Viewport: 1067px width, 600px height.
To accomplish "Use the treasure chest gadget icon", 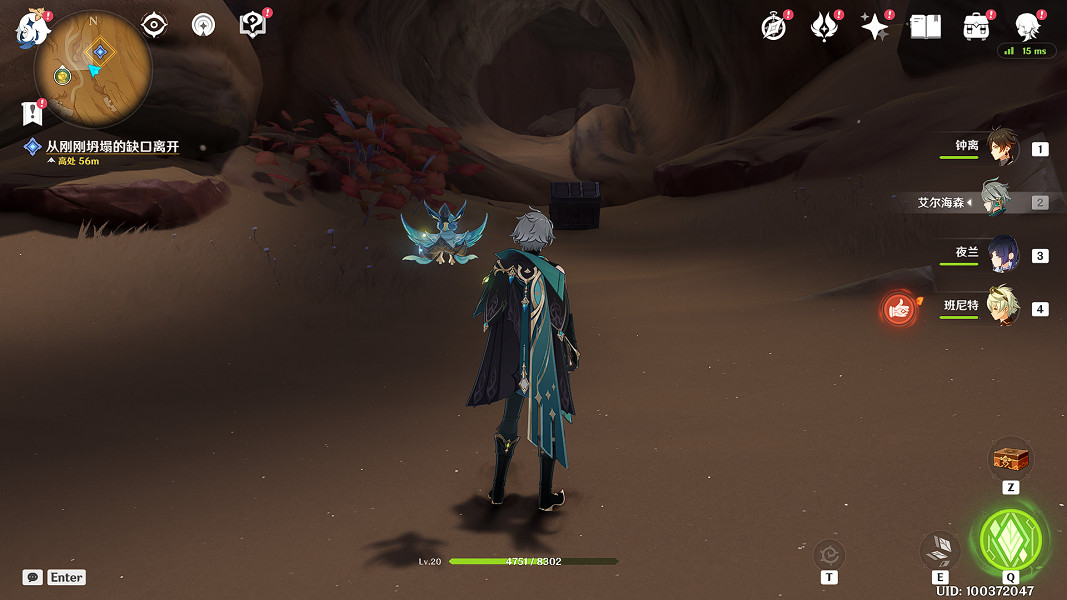I will pyautogui.click(x=1010, y=460).
